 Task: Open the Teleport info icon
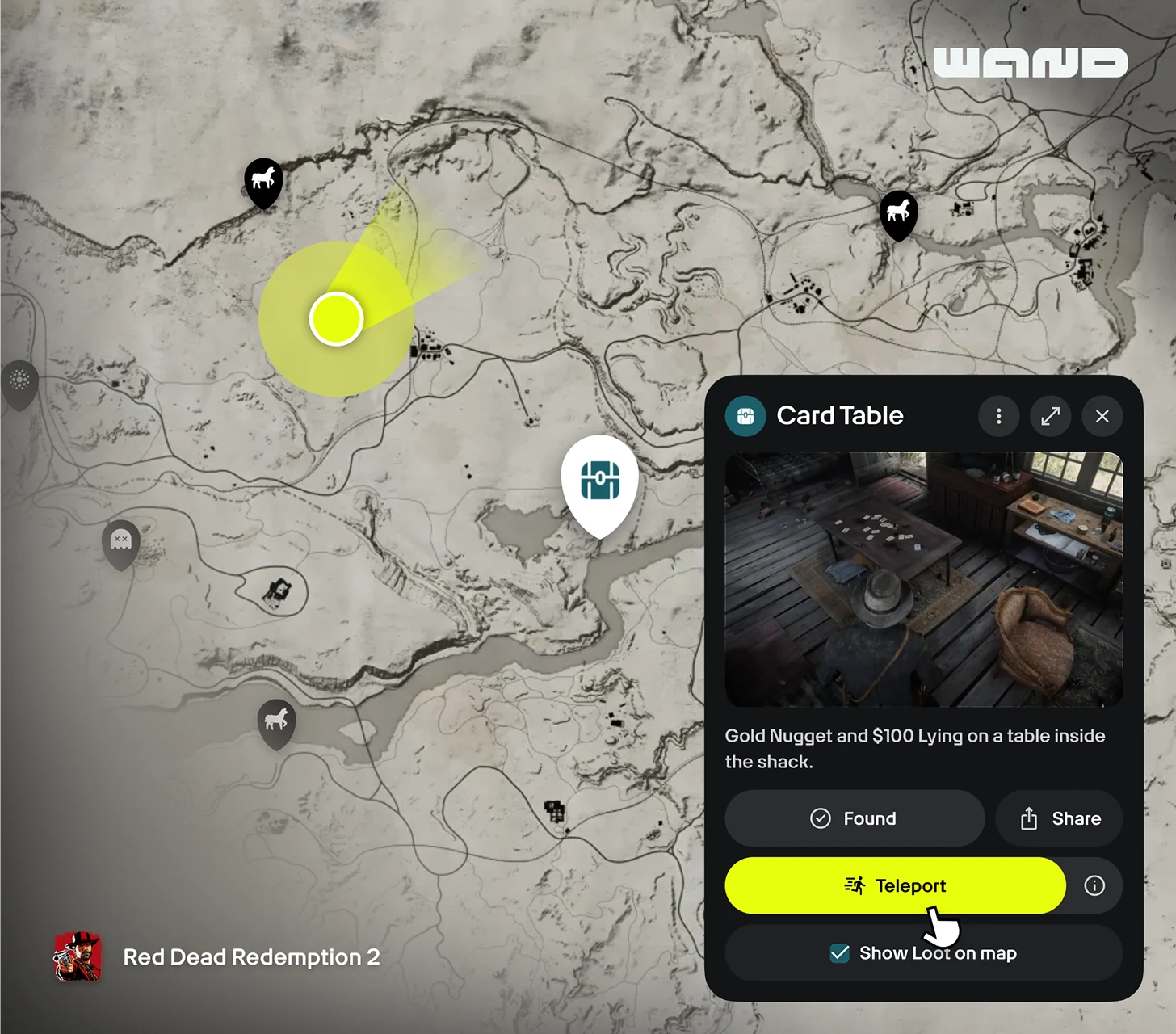click(x=1094, y=885)
